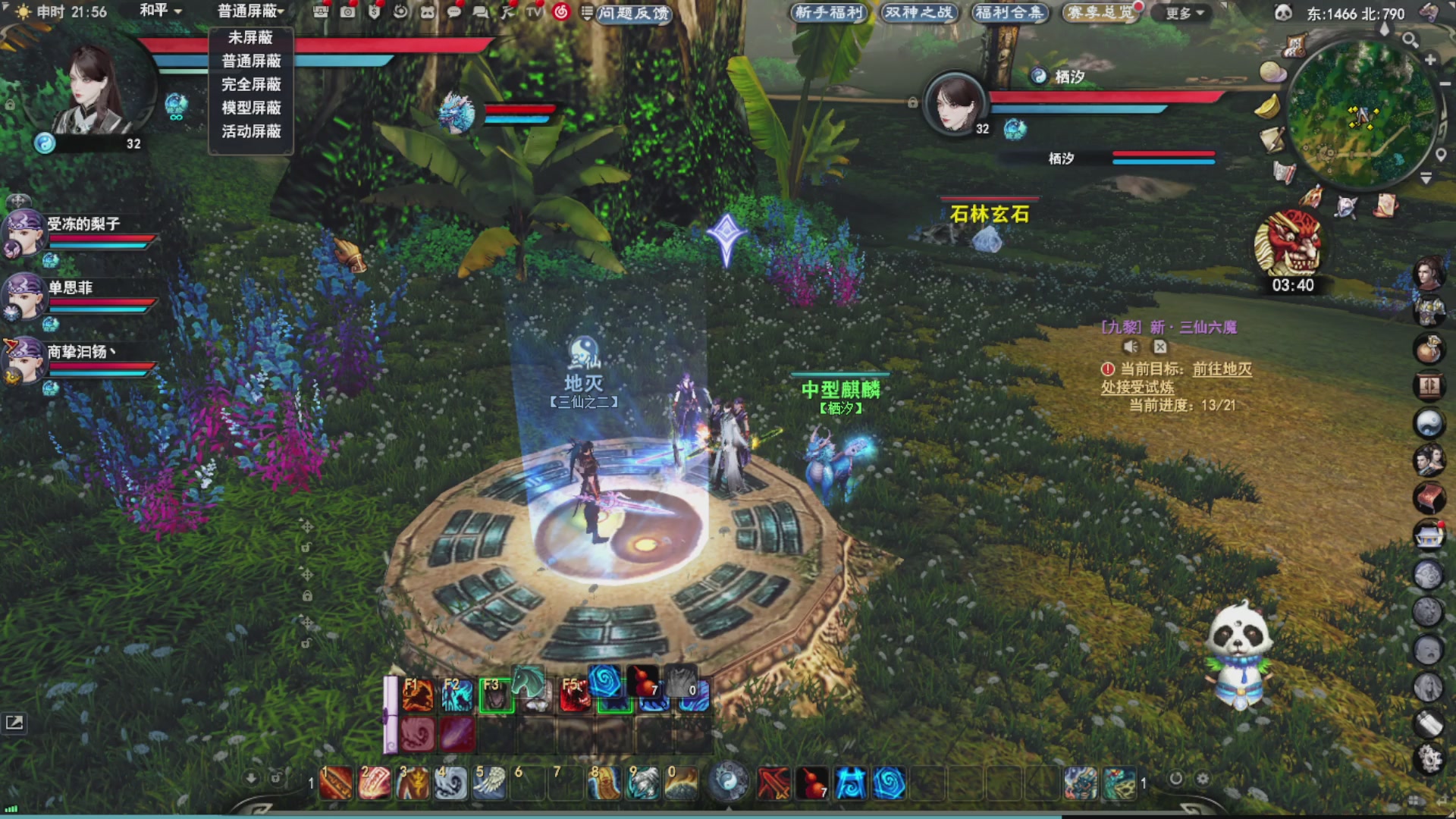Choose 模型屏蔽 from the dropdown list
1456x819 pixels.
(251, 108)
